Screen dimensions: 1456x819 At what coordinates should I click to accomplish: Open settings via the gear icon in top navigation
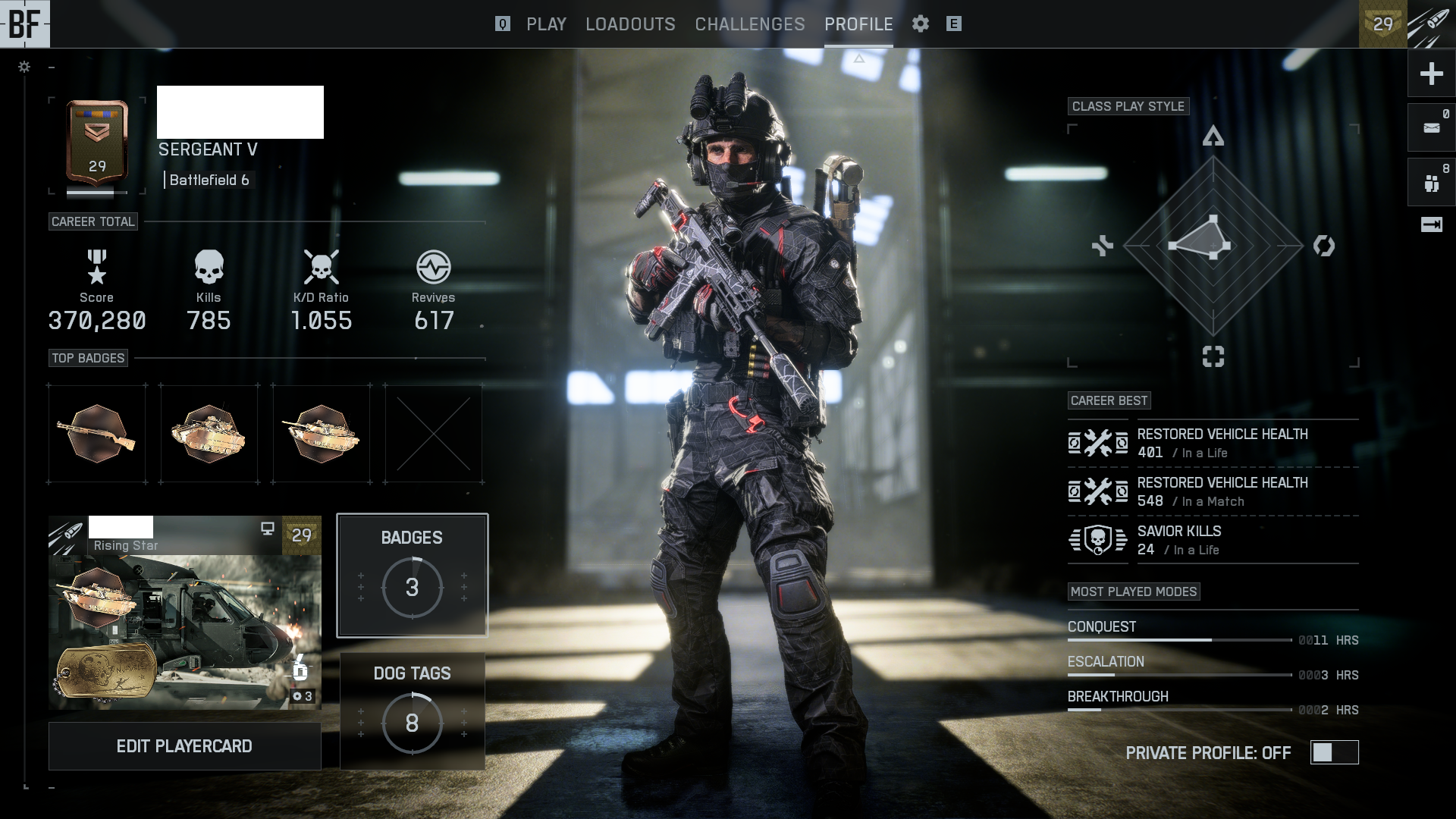click(x=921, y=24)
